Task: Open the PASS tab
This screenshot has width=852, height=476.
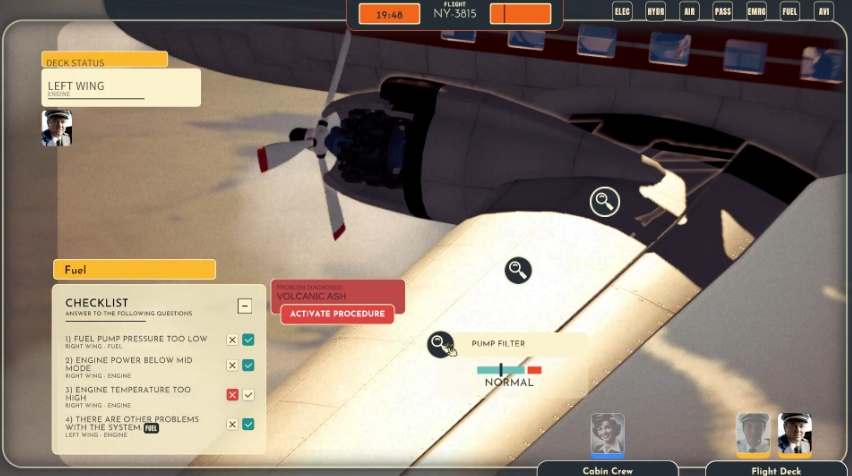Action: [x=722, y=12]
